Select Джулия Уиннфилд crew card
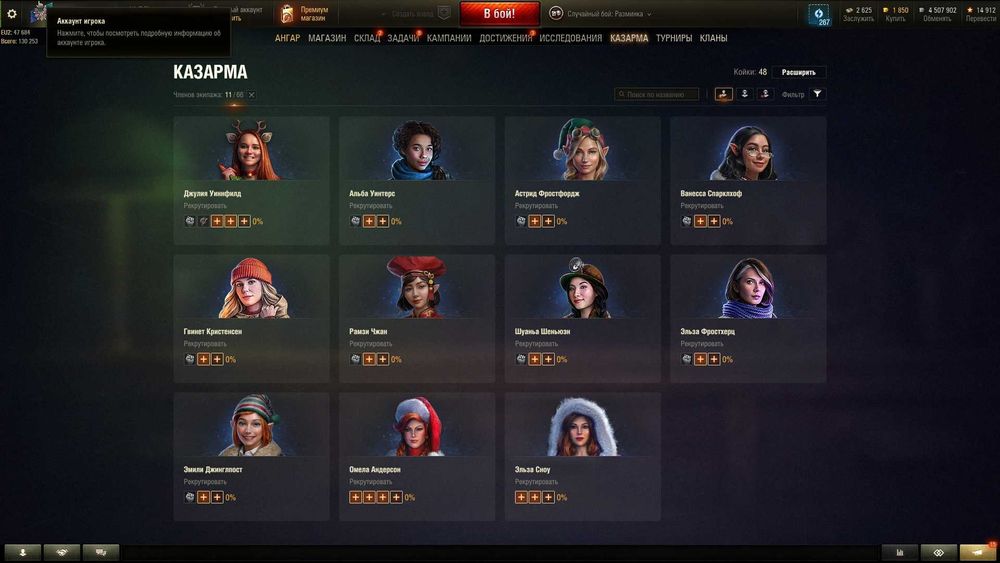Image resolution: width=1000 pixels, height=563 pixels. 251,180
